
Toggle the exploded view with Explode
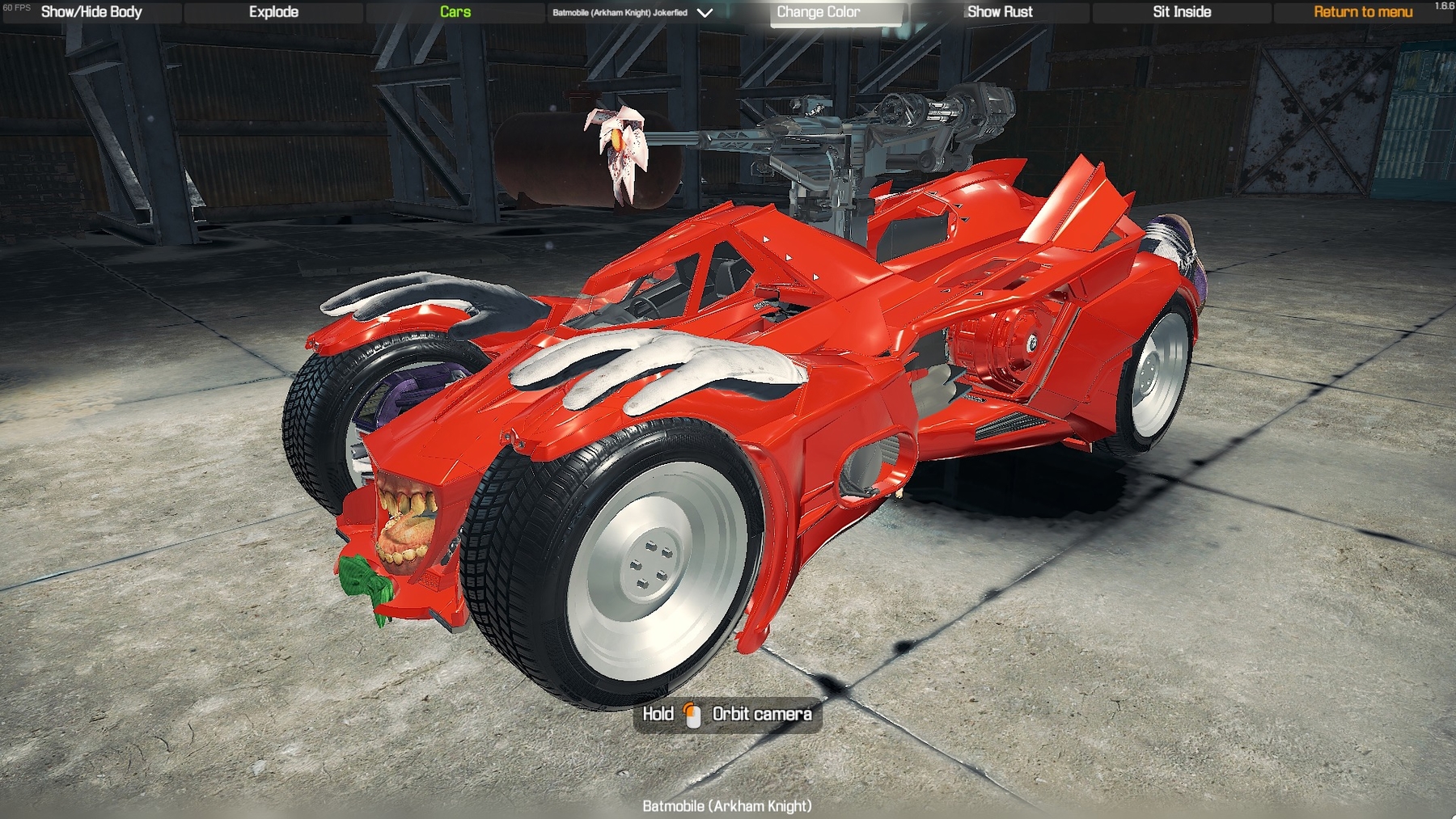pyautogui.click(x=273, y=12)
